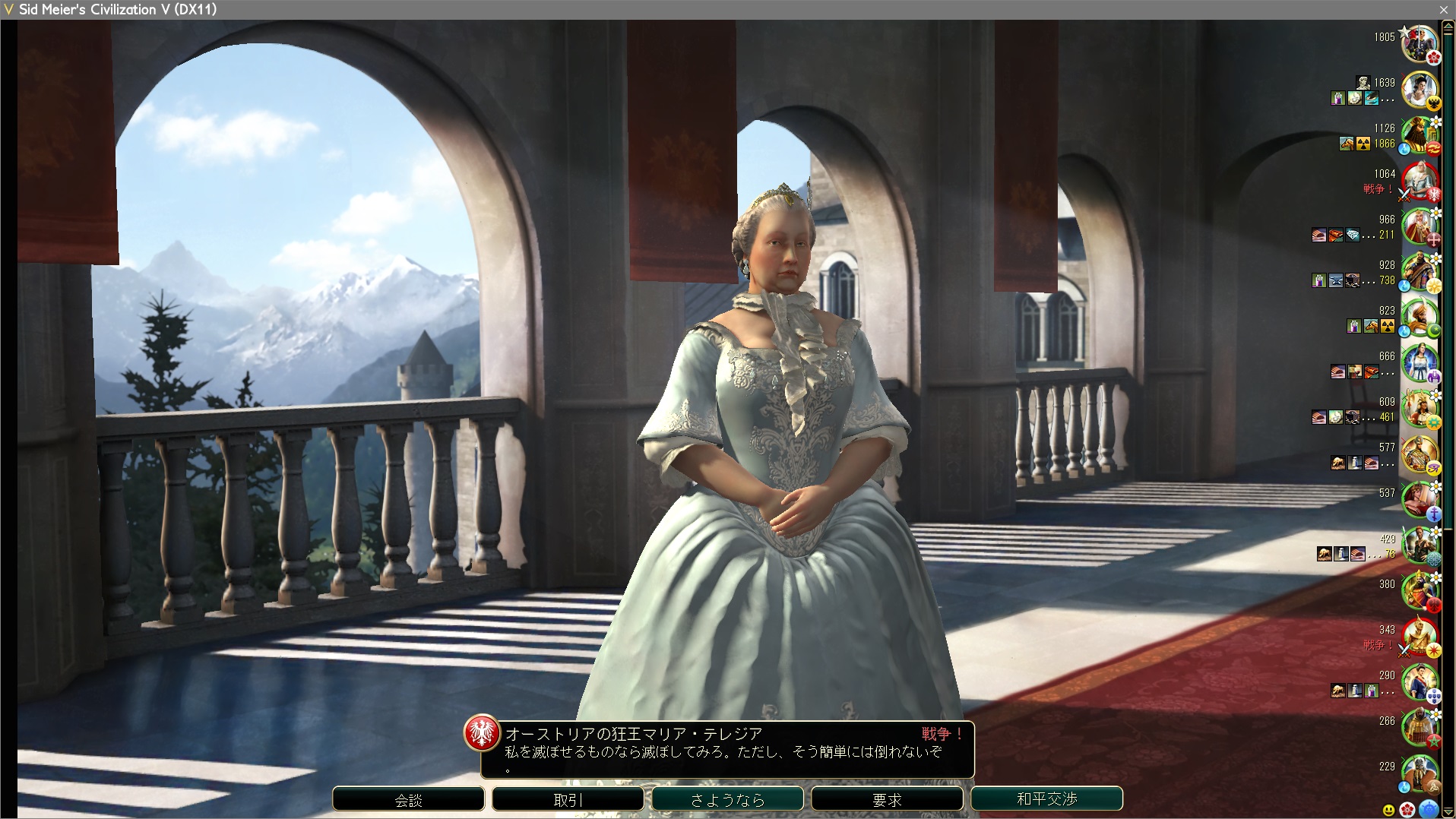Start peace talks via 和平交渉
The image size is (1456, 819).
point(1046,798)
